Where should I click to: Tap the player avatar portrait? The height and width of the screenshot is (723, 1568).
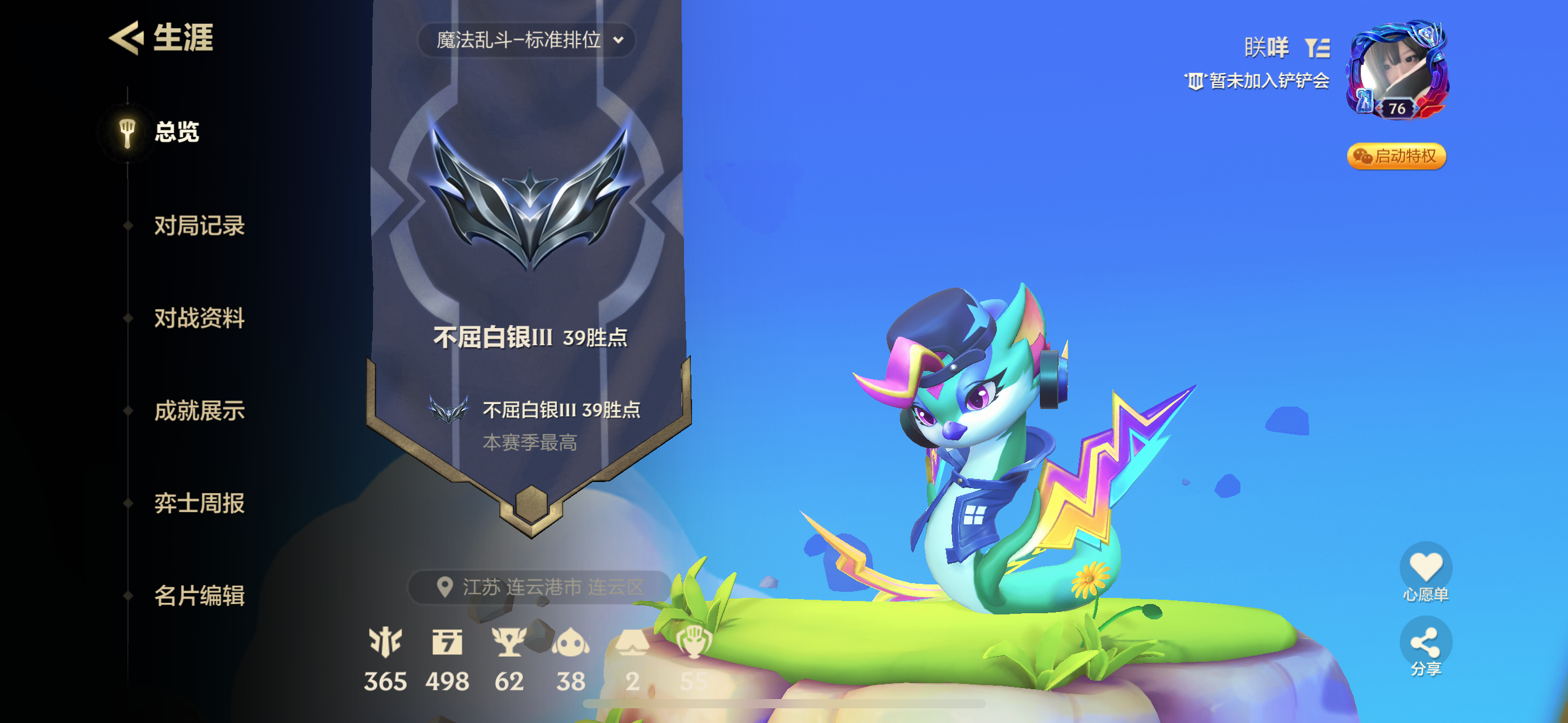[x=1396, y=71]
